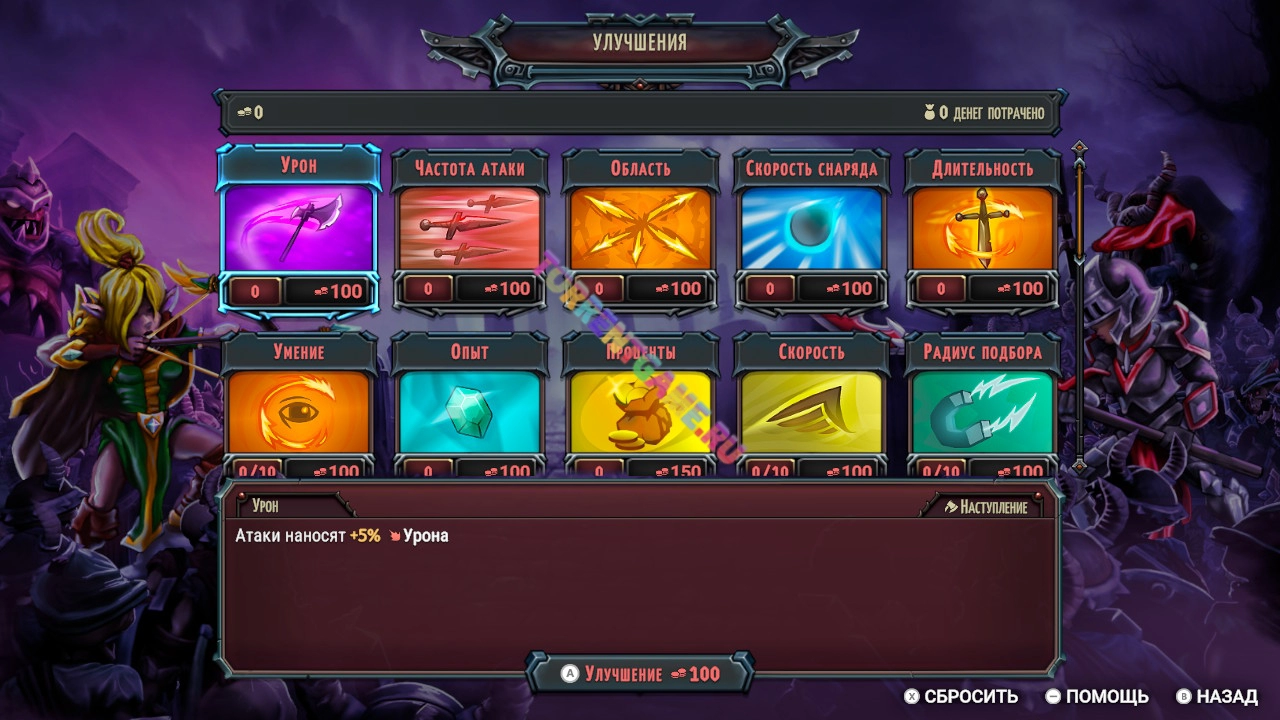Select the Урон damage upgrade
This screenshot has height=720, width=1280.
tap(299, 228)
